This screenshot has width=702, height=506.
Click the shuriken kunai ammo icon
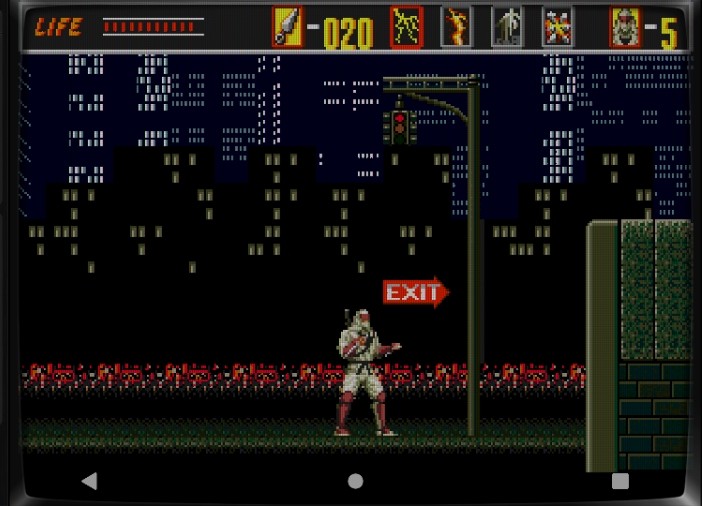[287, 27]
